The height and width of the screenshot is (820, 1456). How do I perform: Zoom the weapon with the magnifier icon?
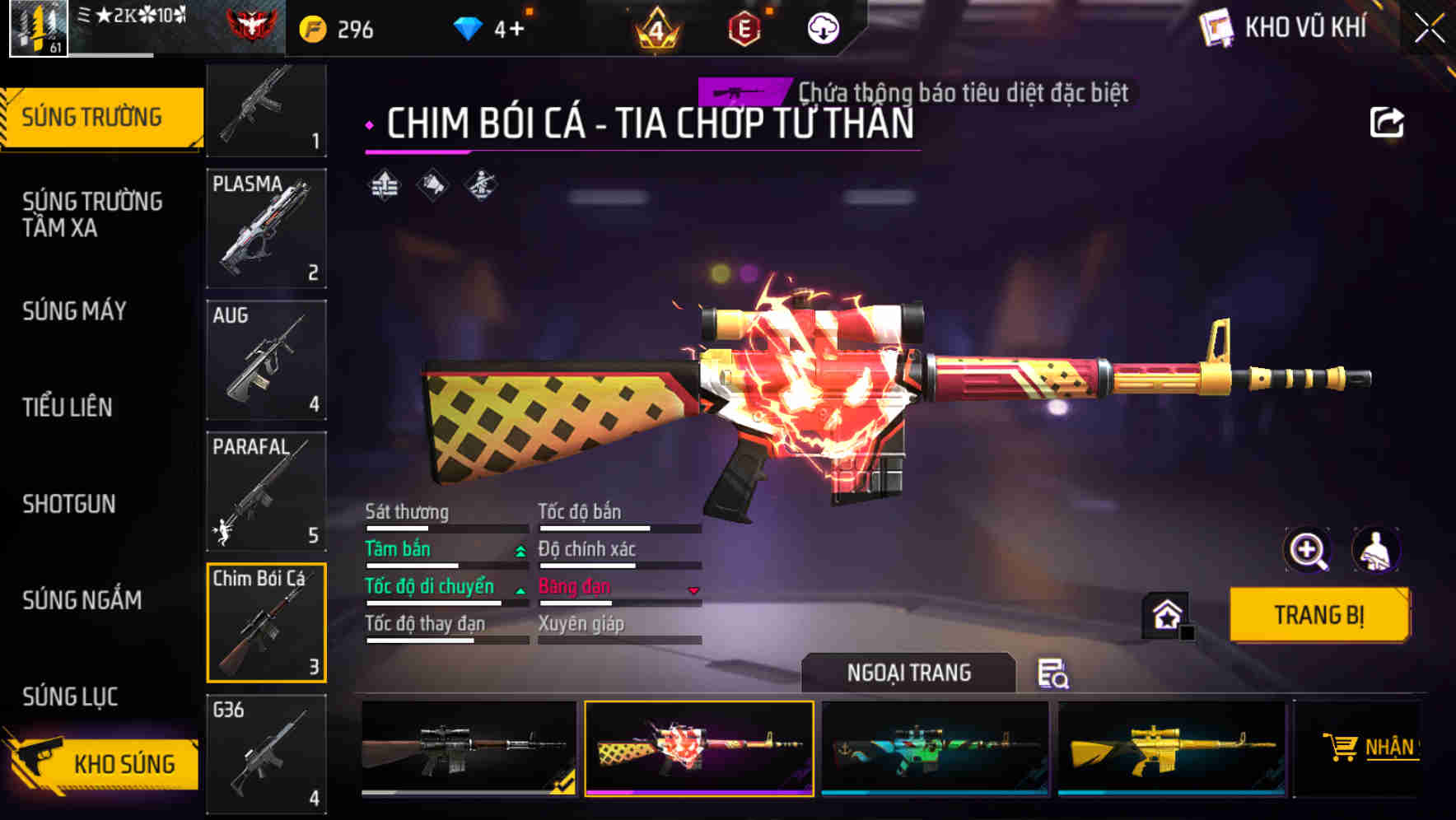[1306, 550]
